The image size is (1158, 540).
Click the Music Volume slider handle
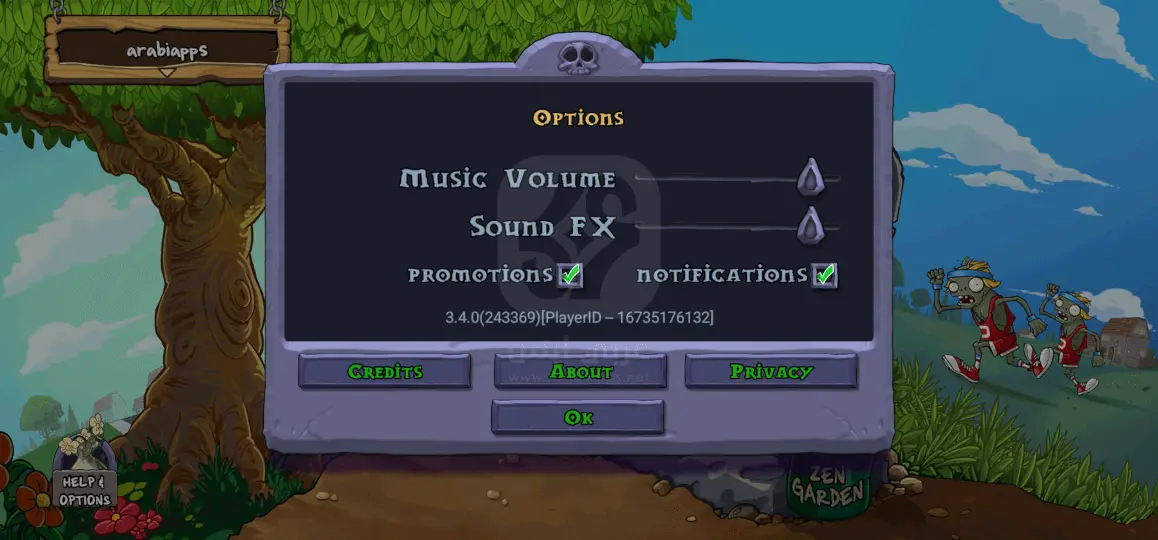point(810,178)
